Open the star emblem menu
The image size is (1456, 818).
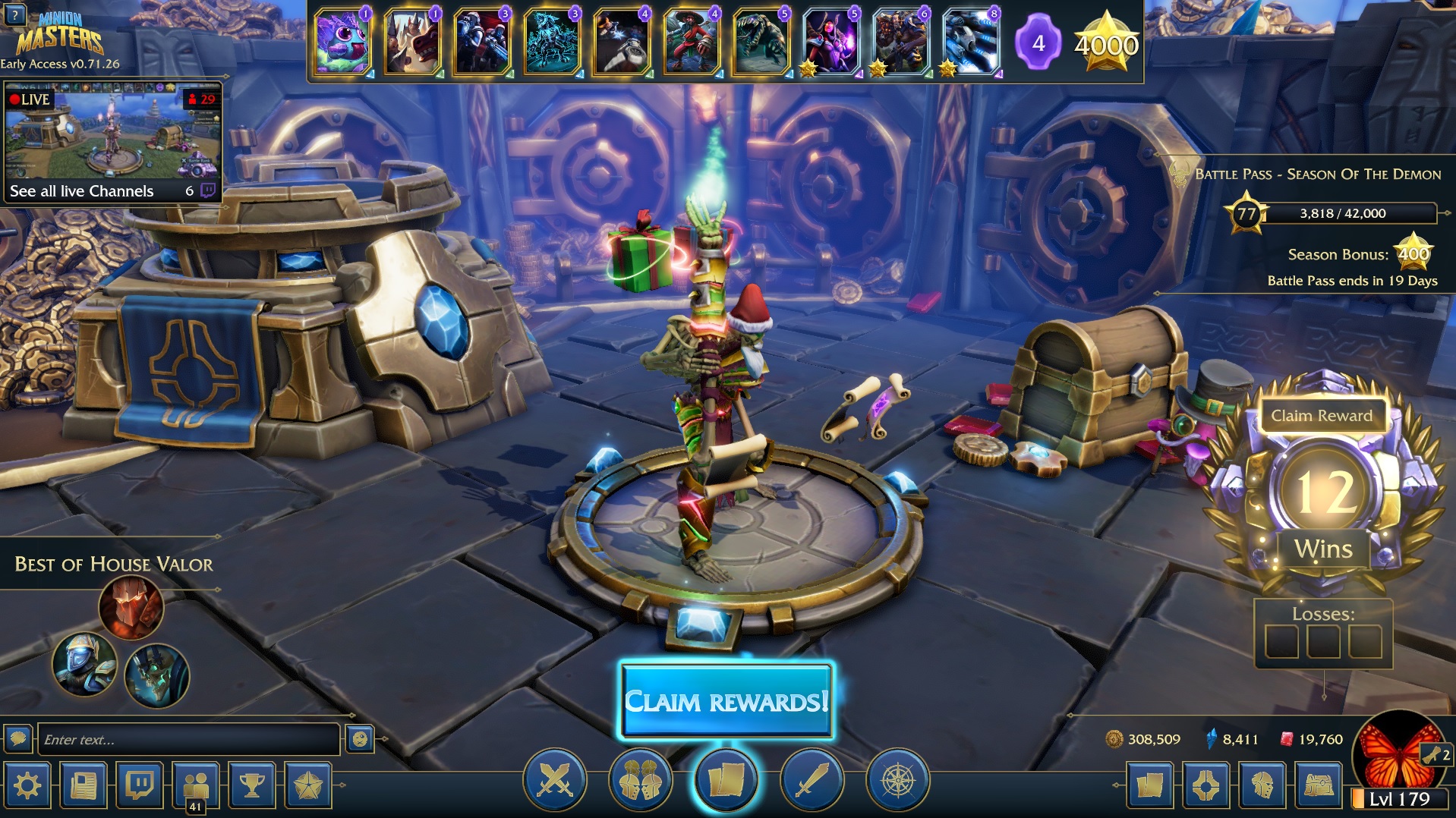point(308,785)
